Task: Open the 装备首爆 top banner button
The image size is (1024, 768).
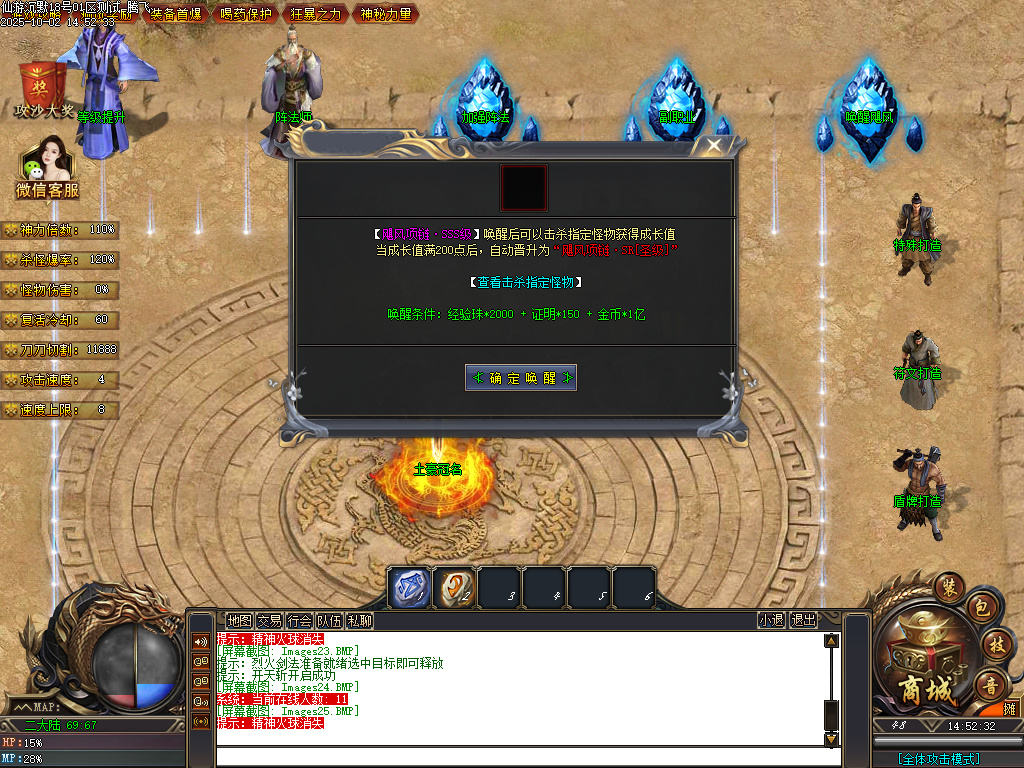Action: click(176, 14)
